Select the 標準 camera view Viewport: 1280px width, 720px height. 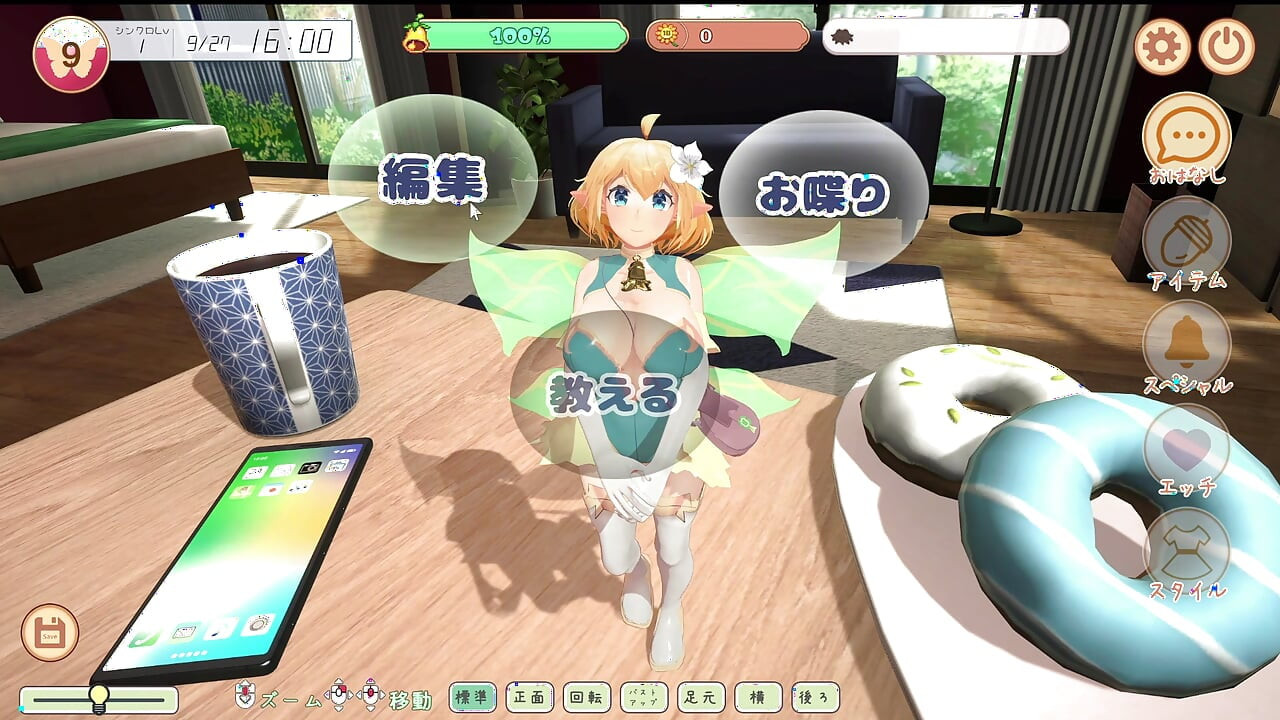coord(473,697)
